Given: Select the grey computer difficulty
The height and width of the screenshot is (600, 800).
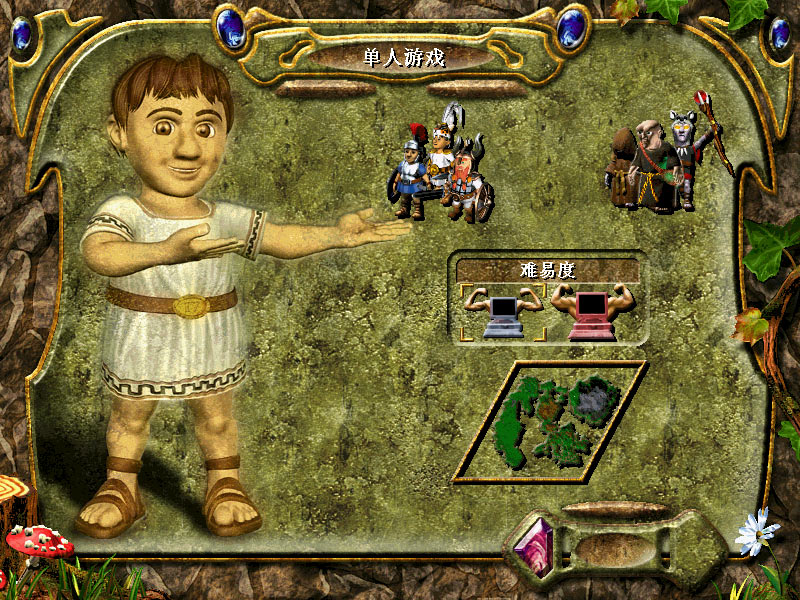Looking at the screenshot, I should pos(503,312).
